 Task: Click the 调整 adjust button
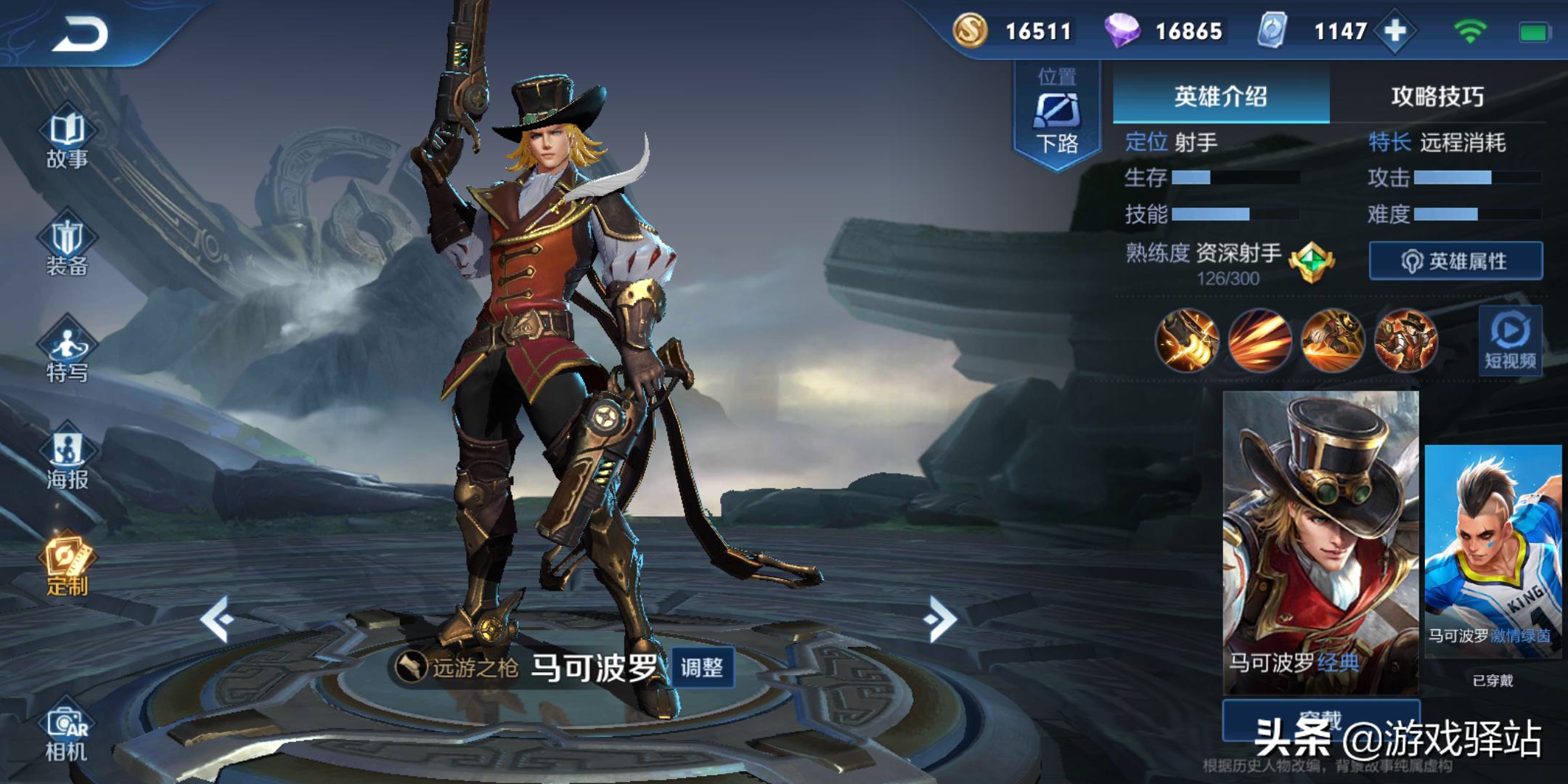(701, 667)
